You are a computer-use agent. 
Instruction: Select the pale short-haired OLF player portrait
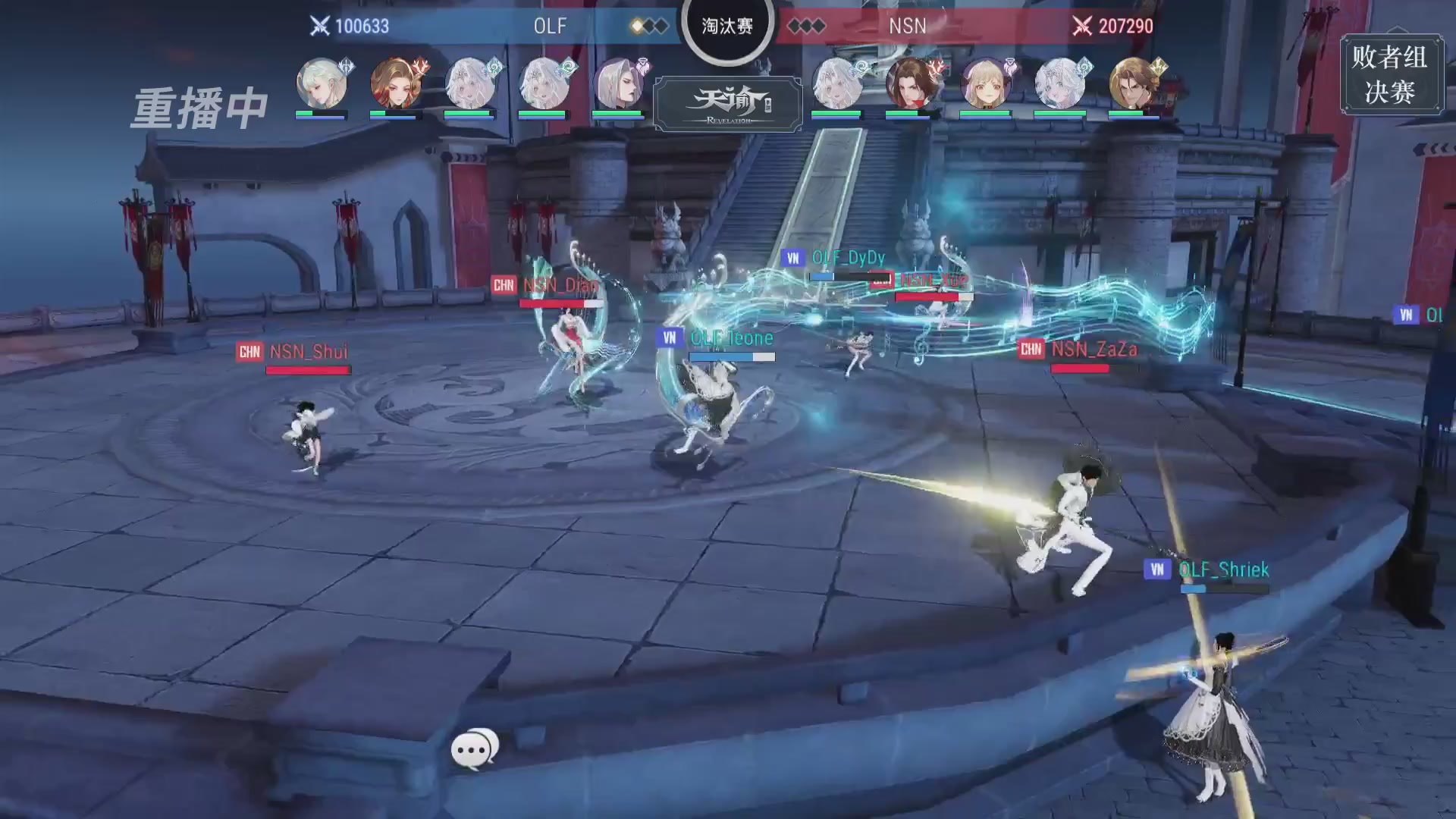(x=322, y=83)
